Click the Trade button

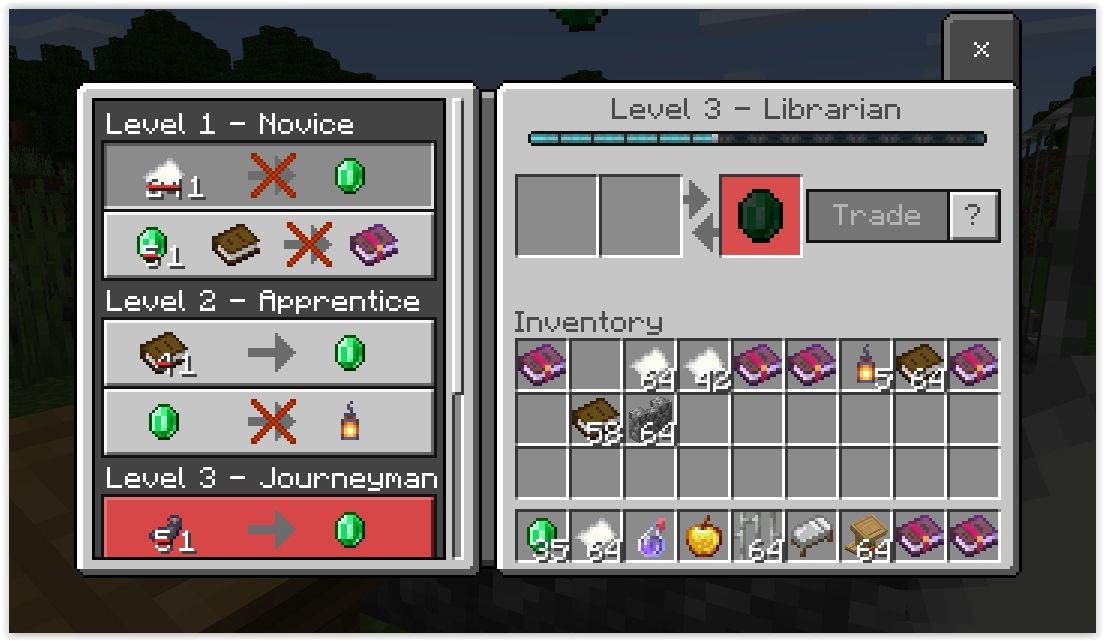(x=876, y=216)
